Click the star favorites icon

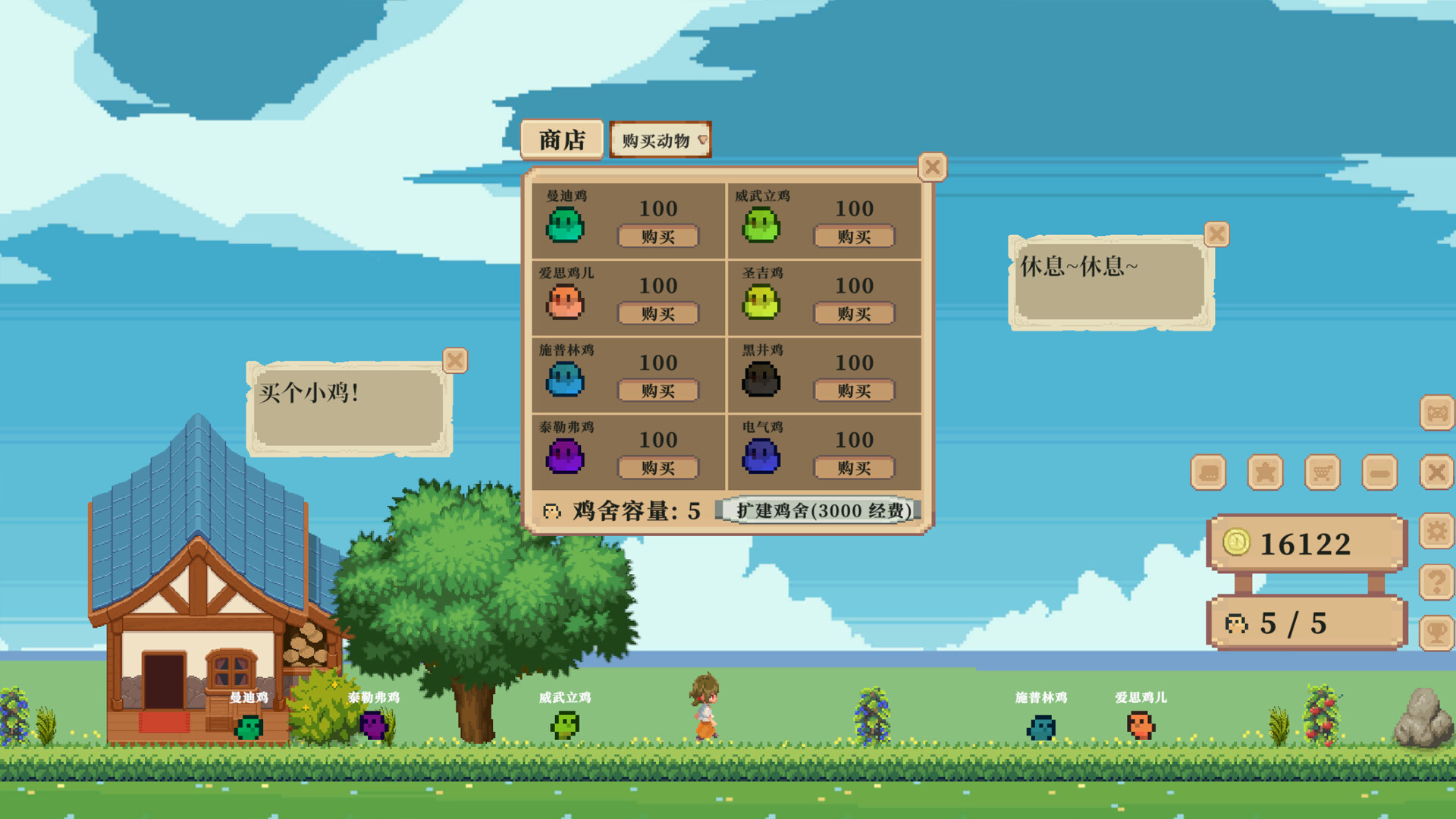1265,472
